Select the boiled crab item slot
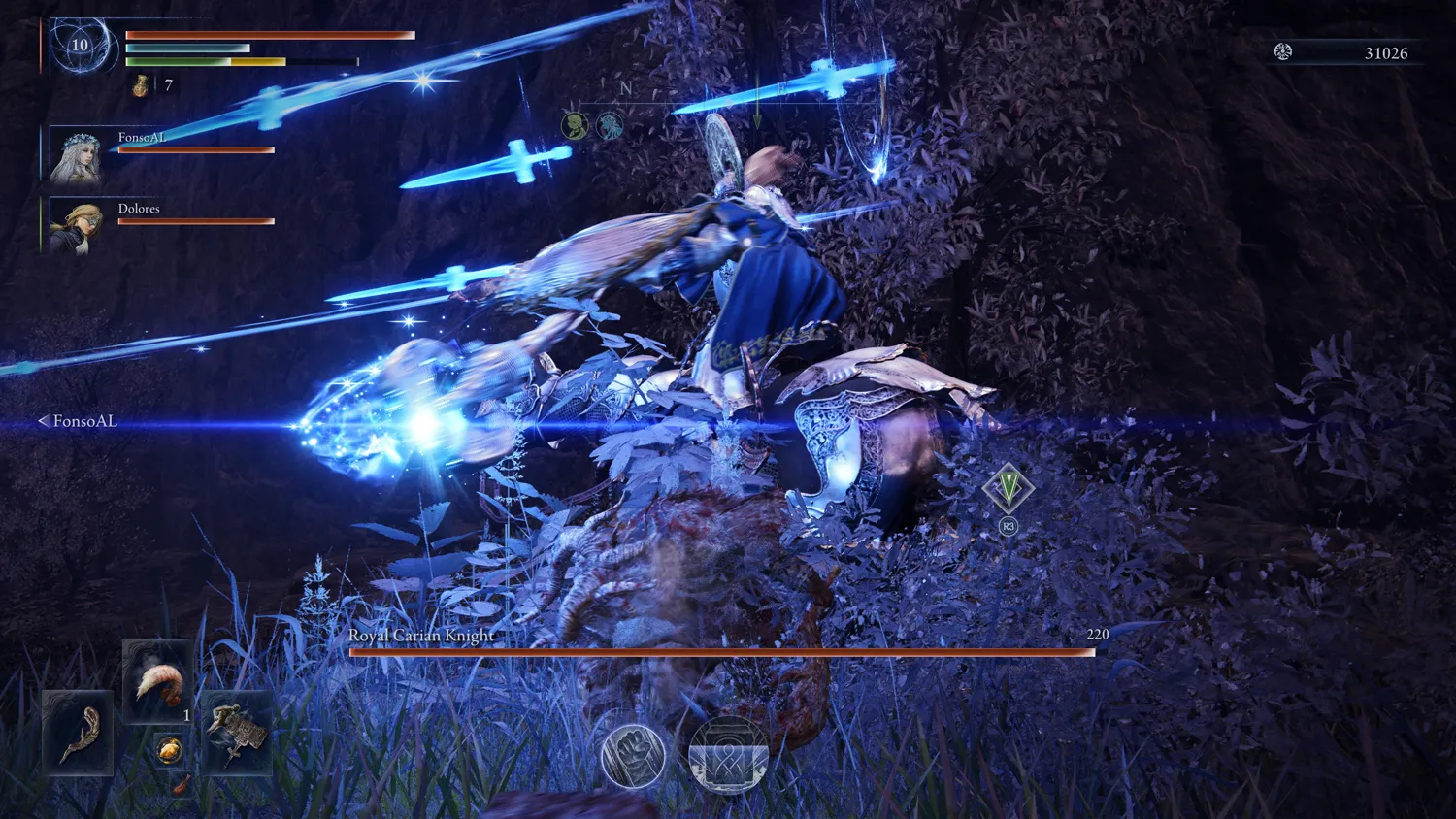The height and width of the screenshot is (819, 1456). 157,682
